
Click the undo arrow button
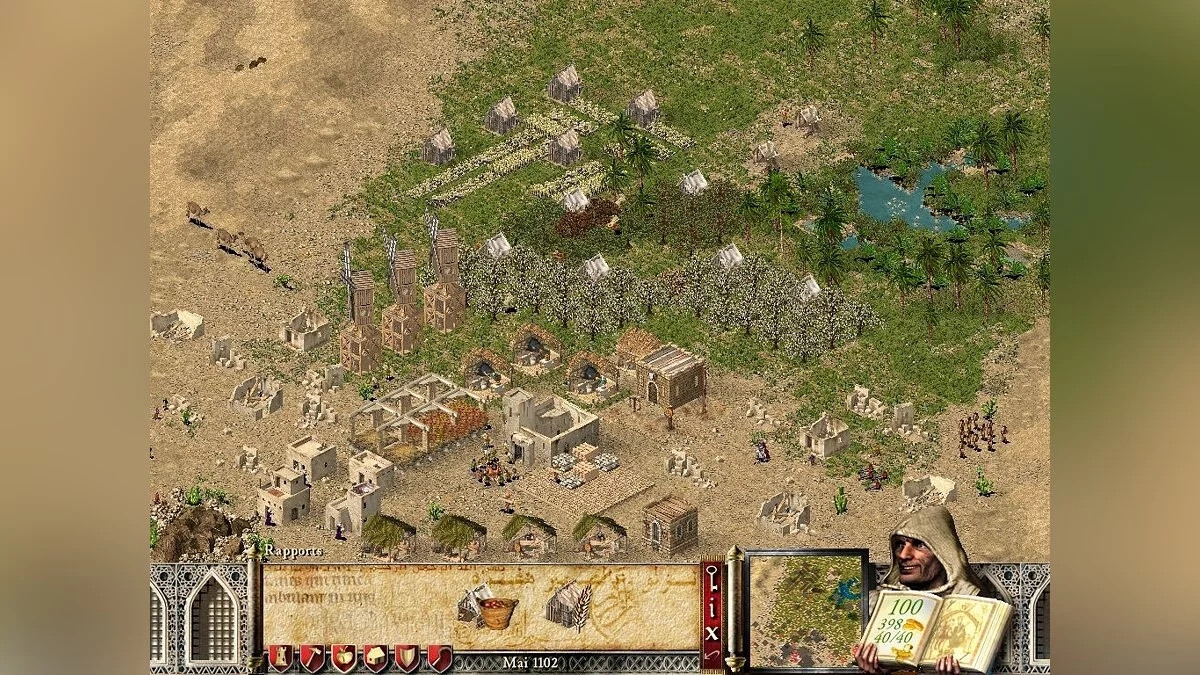(712, 655)
